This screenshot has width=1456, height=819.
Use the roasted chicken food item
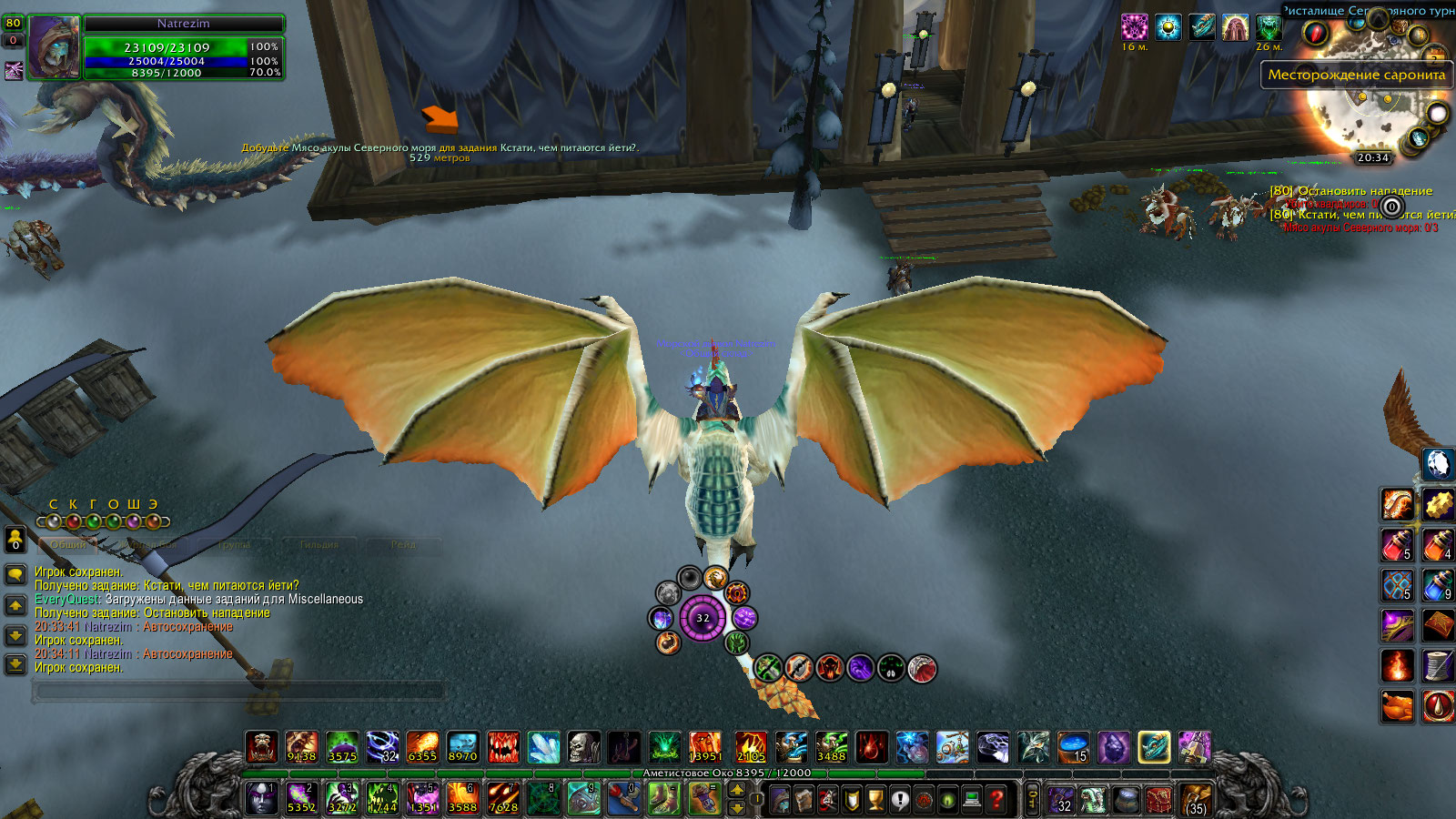point(1398,705)
